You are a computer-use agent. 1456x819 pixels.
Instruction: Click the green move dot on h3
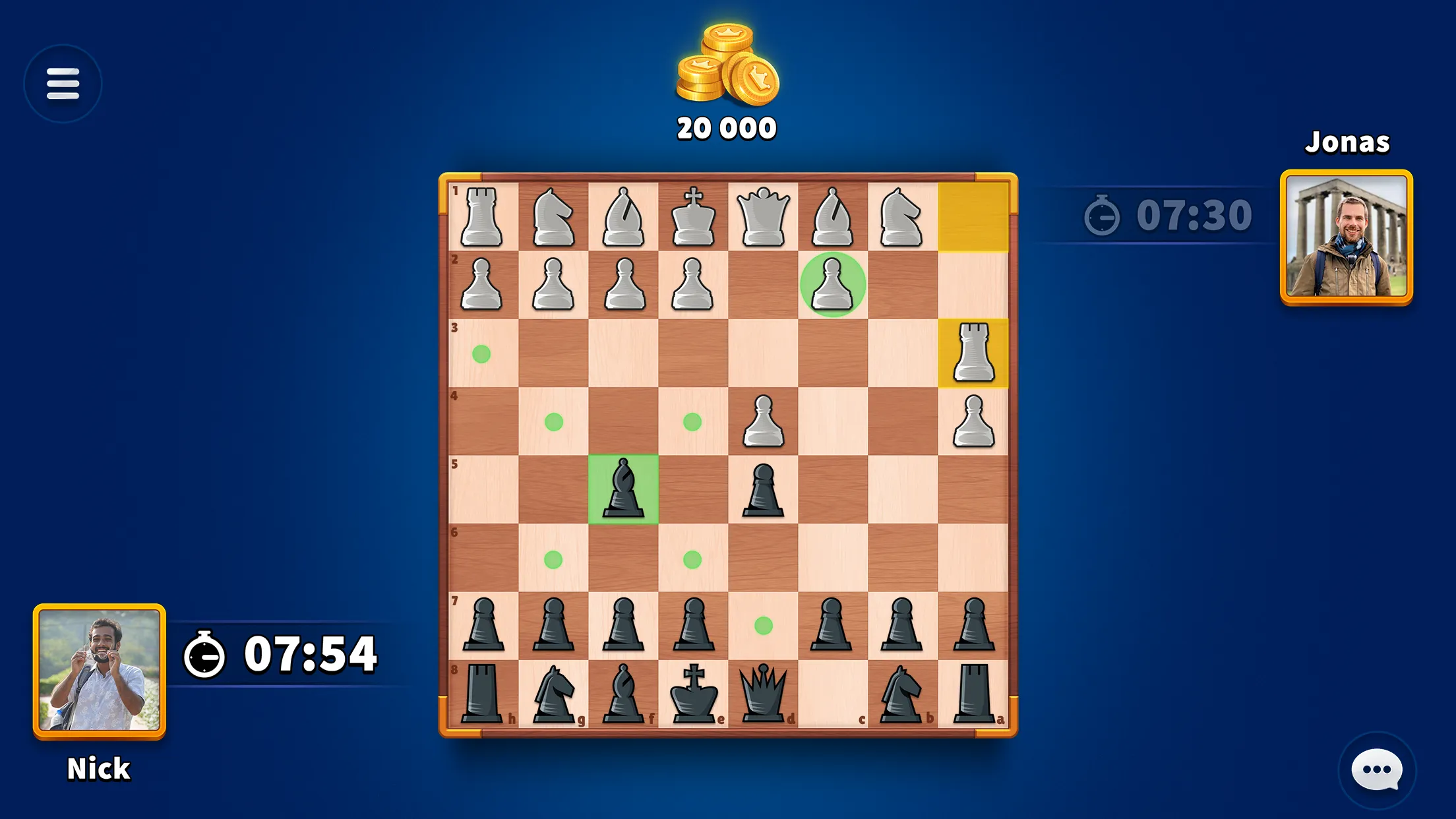[x=482, y=354]
